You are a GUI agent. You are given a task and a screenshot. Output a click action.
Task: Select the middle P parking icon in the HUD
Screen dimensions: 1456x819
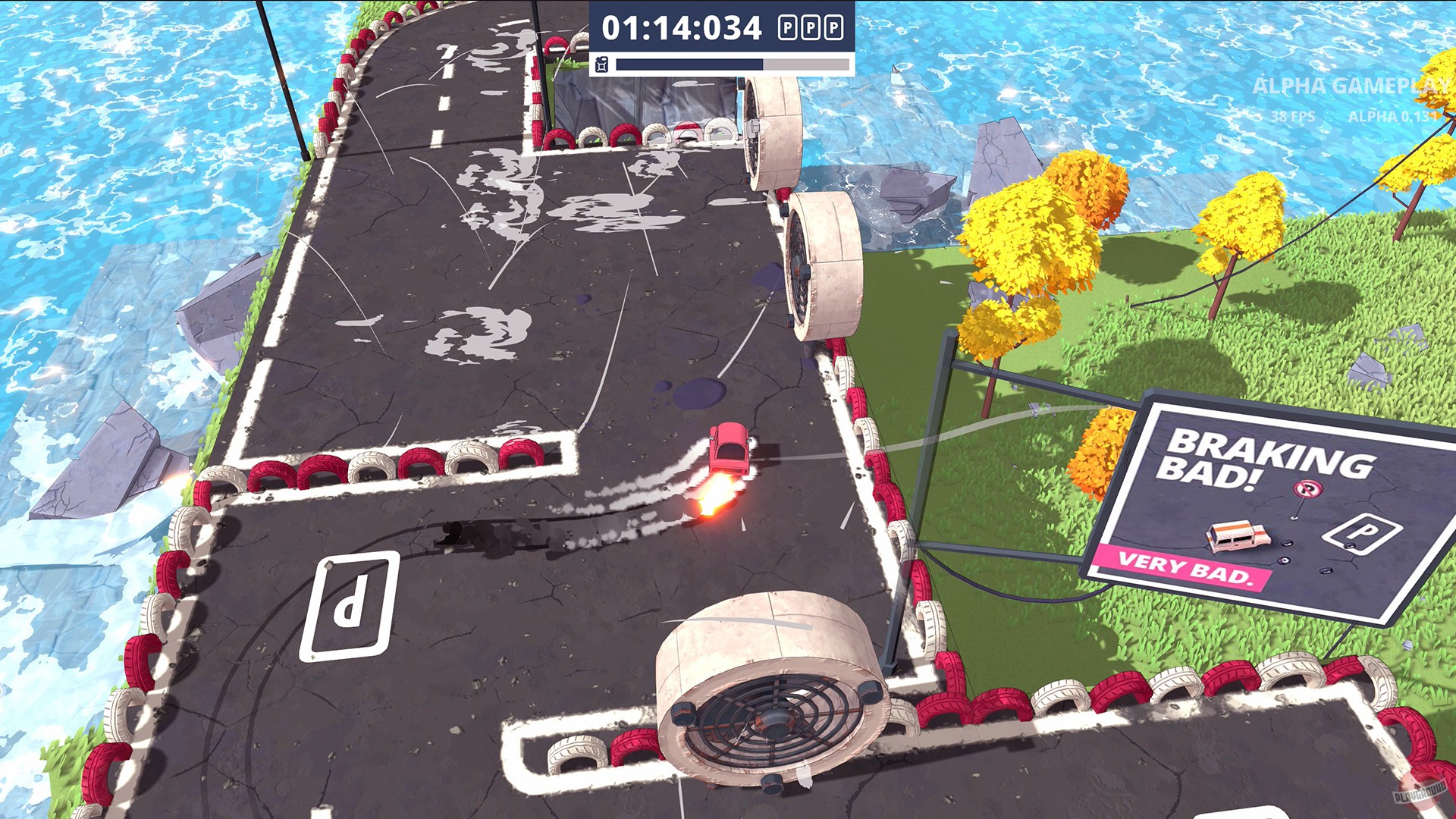811,26
